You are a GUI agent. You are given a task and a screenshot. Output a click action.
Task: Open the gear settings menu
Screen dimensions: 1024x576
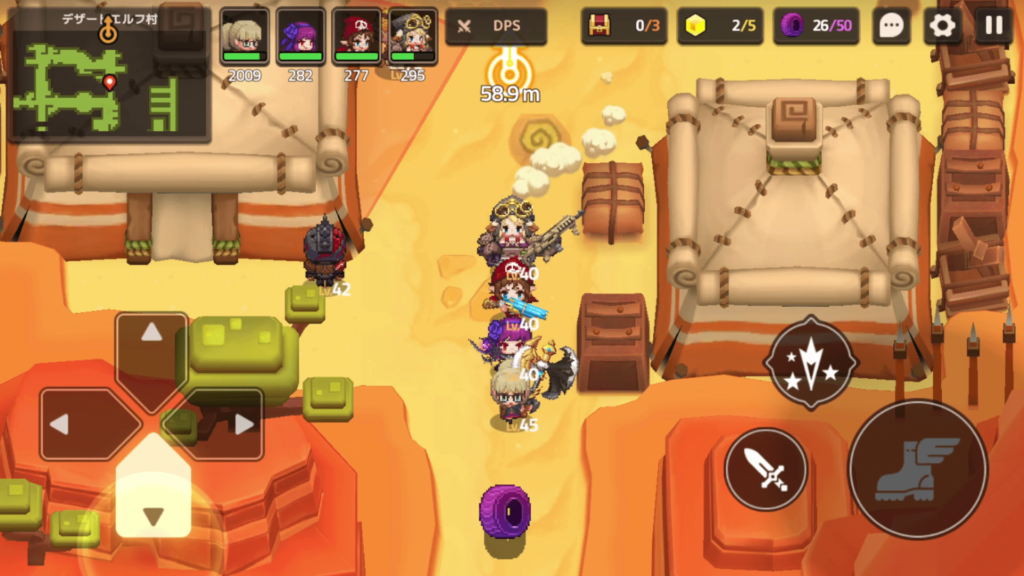pos(942,26)
